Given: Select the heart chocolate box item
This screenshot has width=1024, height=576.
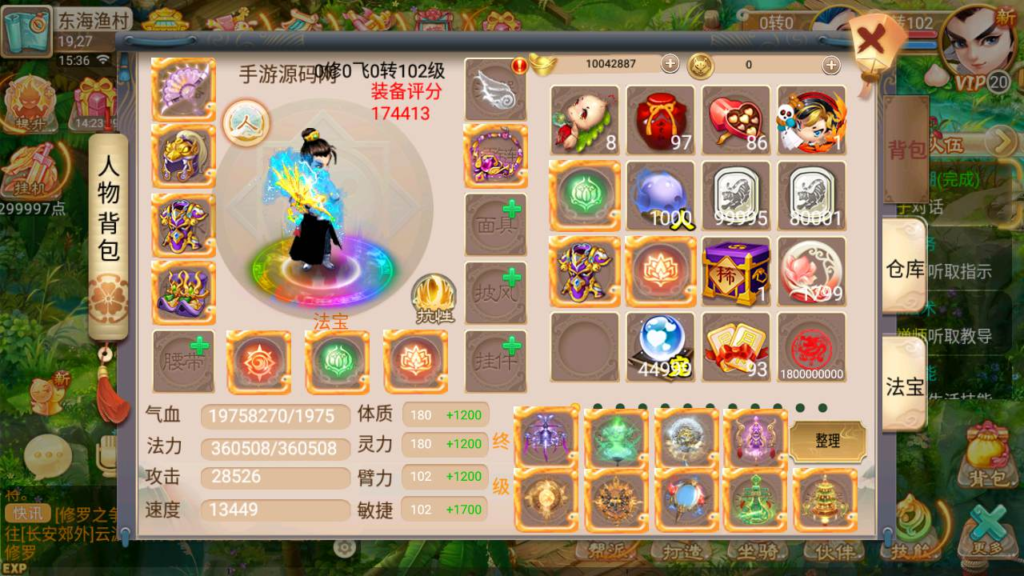Looking at the screenshot, I should [x=737, y=120].
